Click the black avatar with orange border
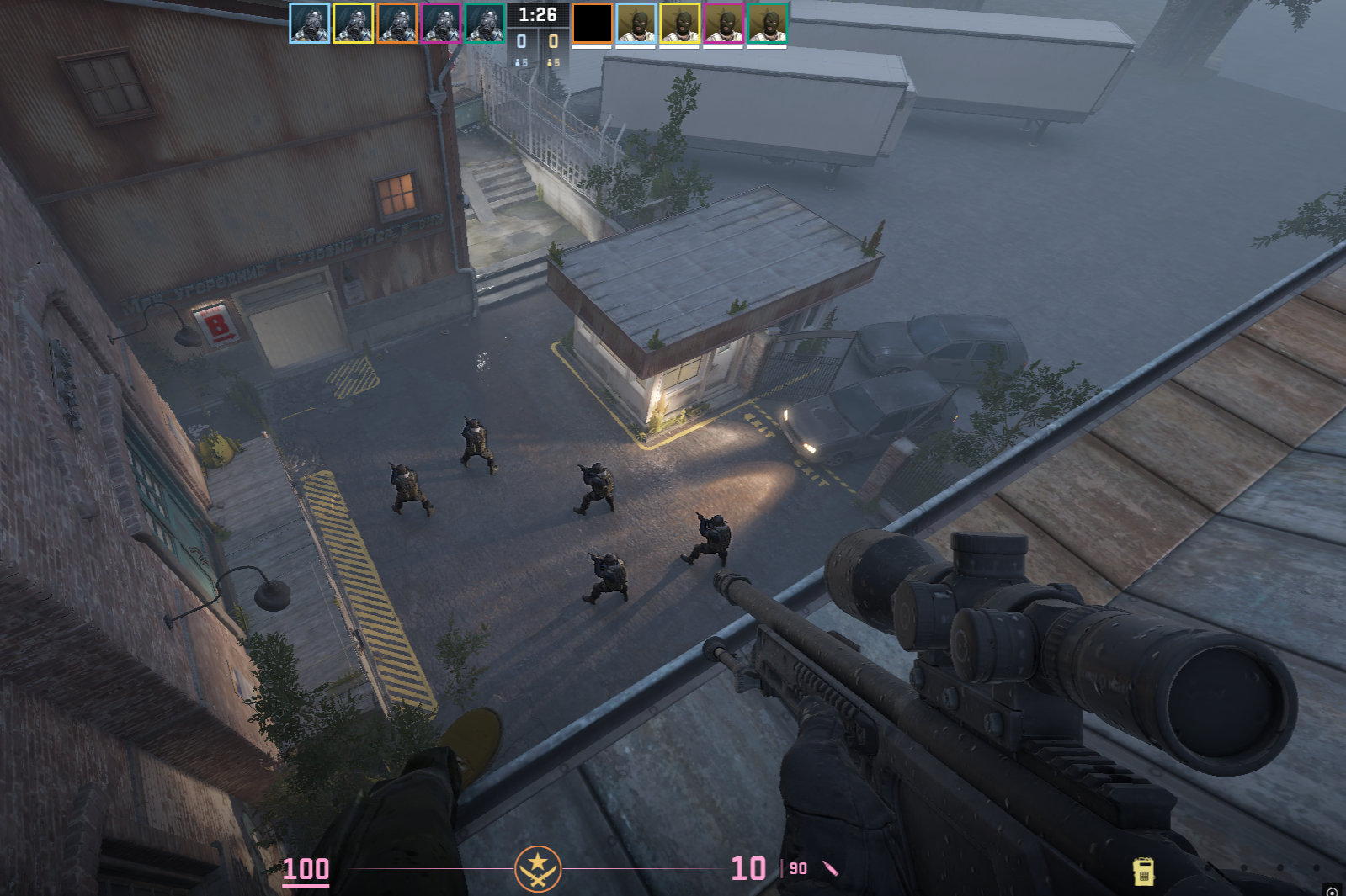This screenshot has width=1346, height=896. [x=593, y=24]
